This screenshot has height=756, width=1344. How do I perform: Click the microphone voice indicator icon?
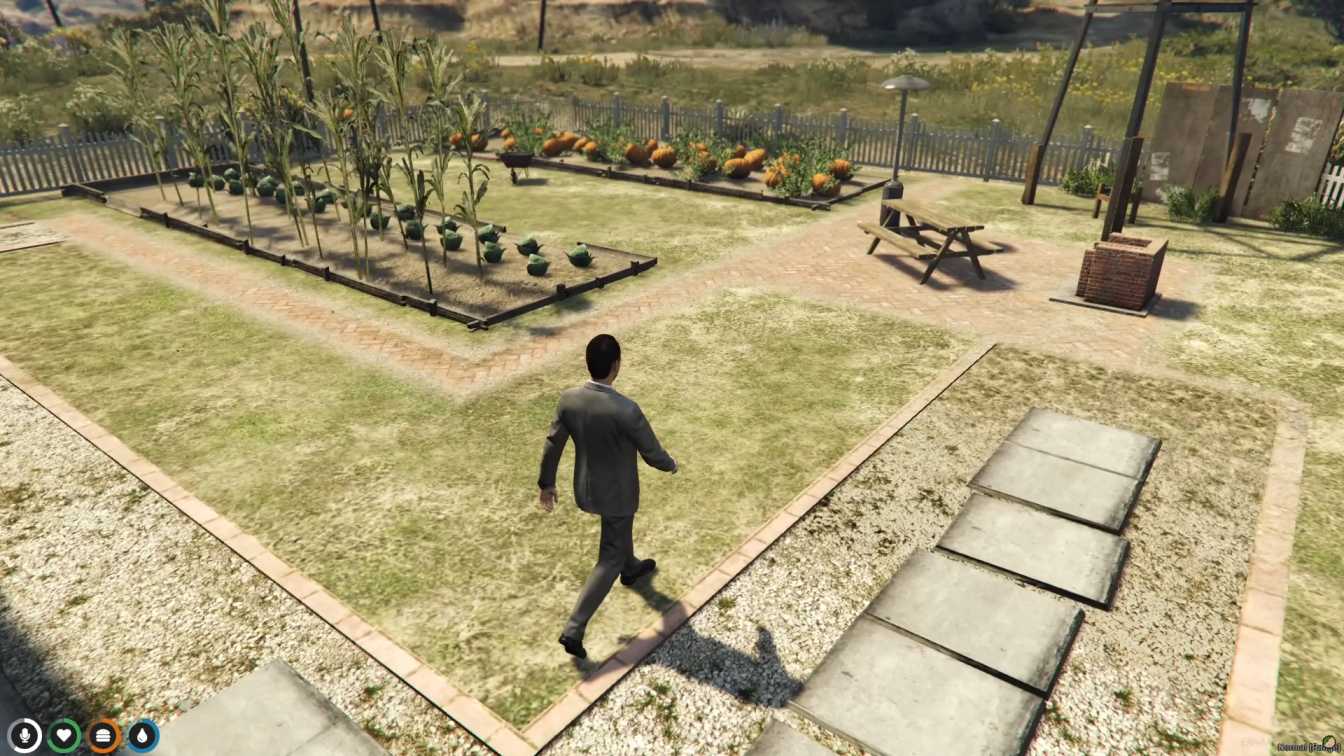pyautogui.click(x=24, y=736)
